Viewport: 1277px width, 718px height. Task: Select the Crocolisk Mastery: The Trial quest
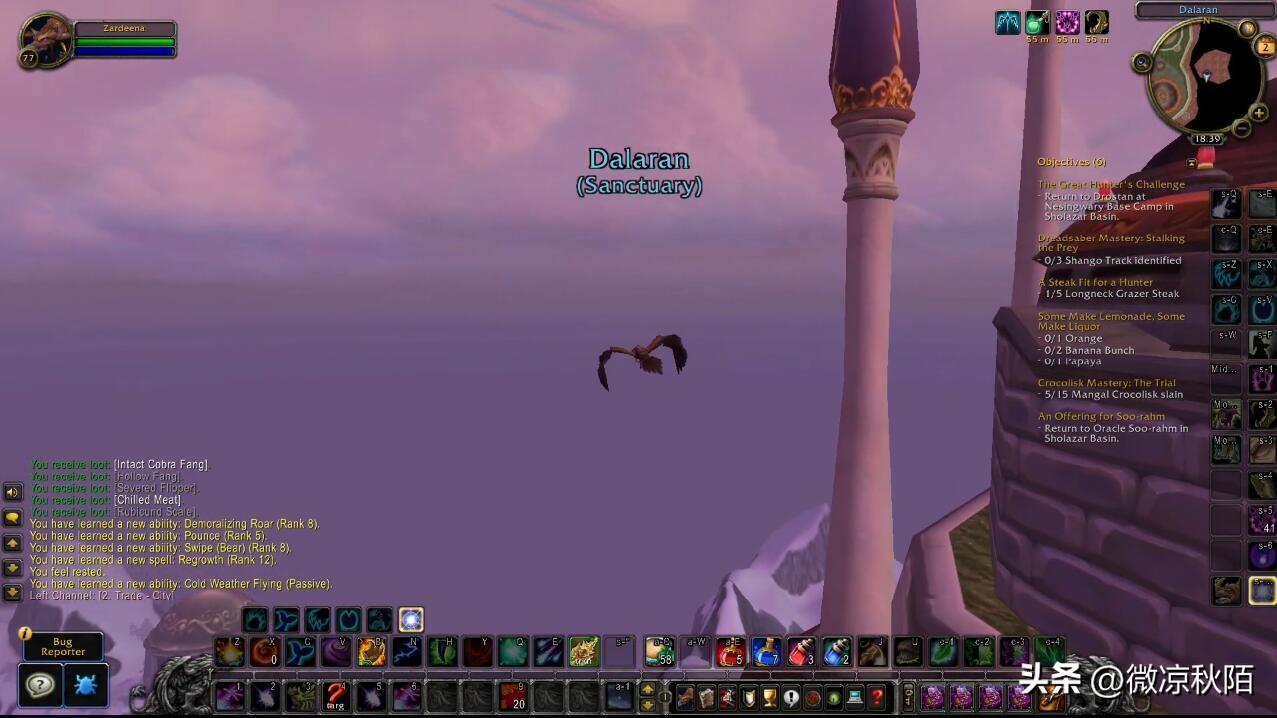(1106, 383)
